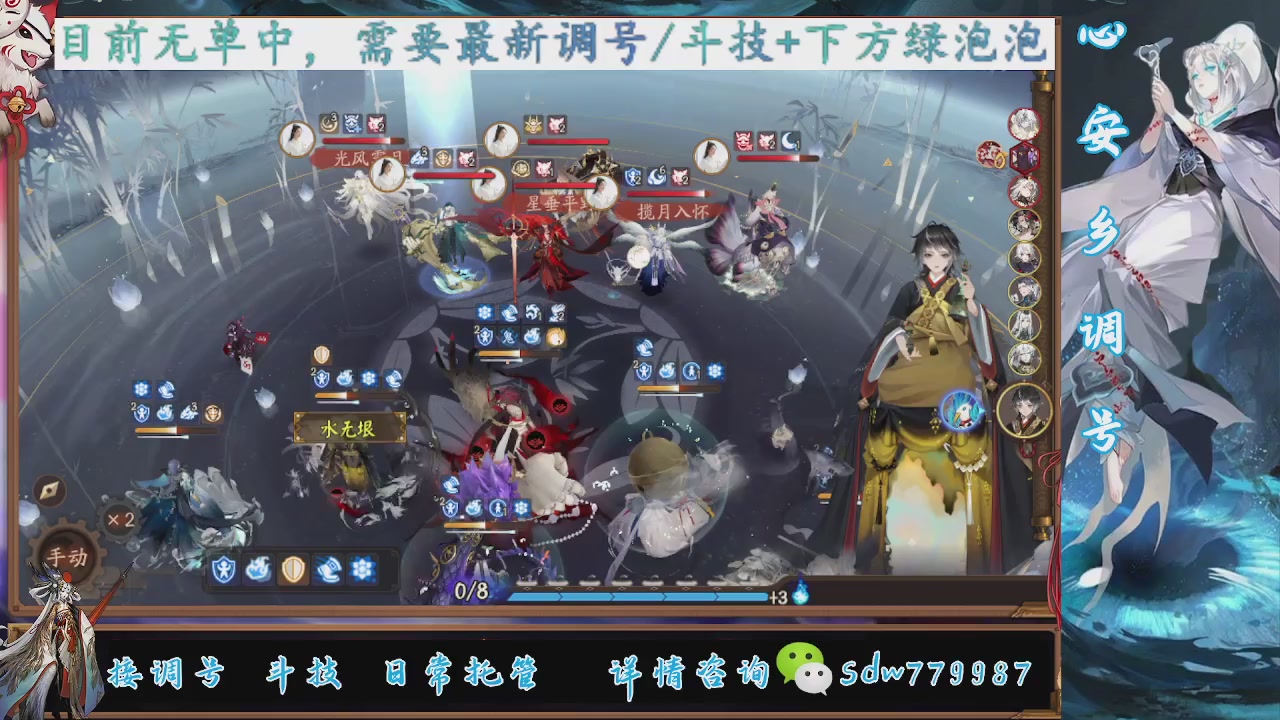The height and width of the screenshot is (720, 1280).
Task: Use the kicking boot skill icon
Action: tap(328, 568)
